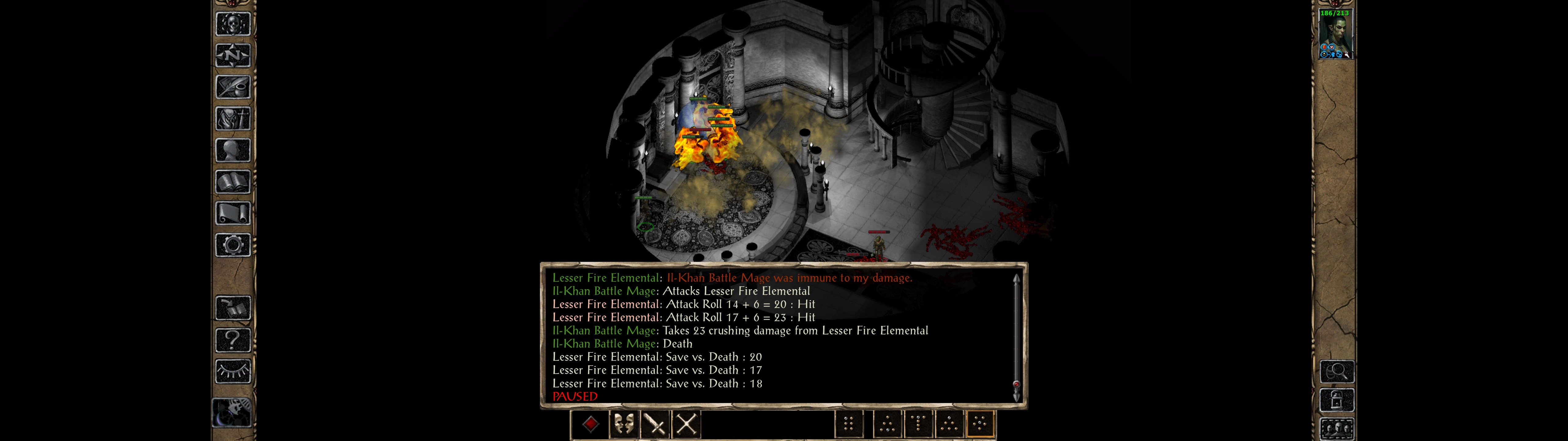Toggle the padlock button
The image size is (1568, 441).
(1337, 400)
